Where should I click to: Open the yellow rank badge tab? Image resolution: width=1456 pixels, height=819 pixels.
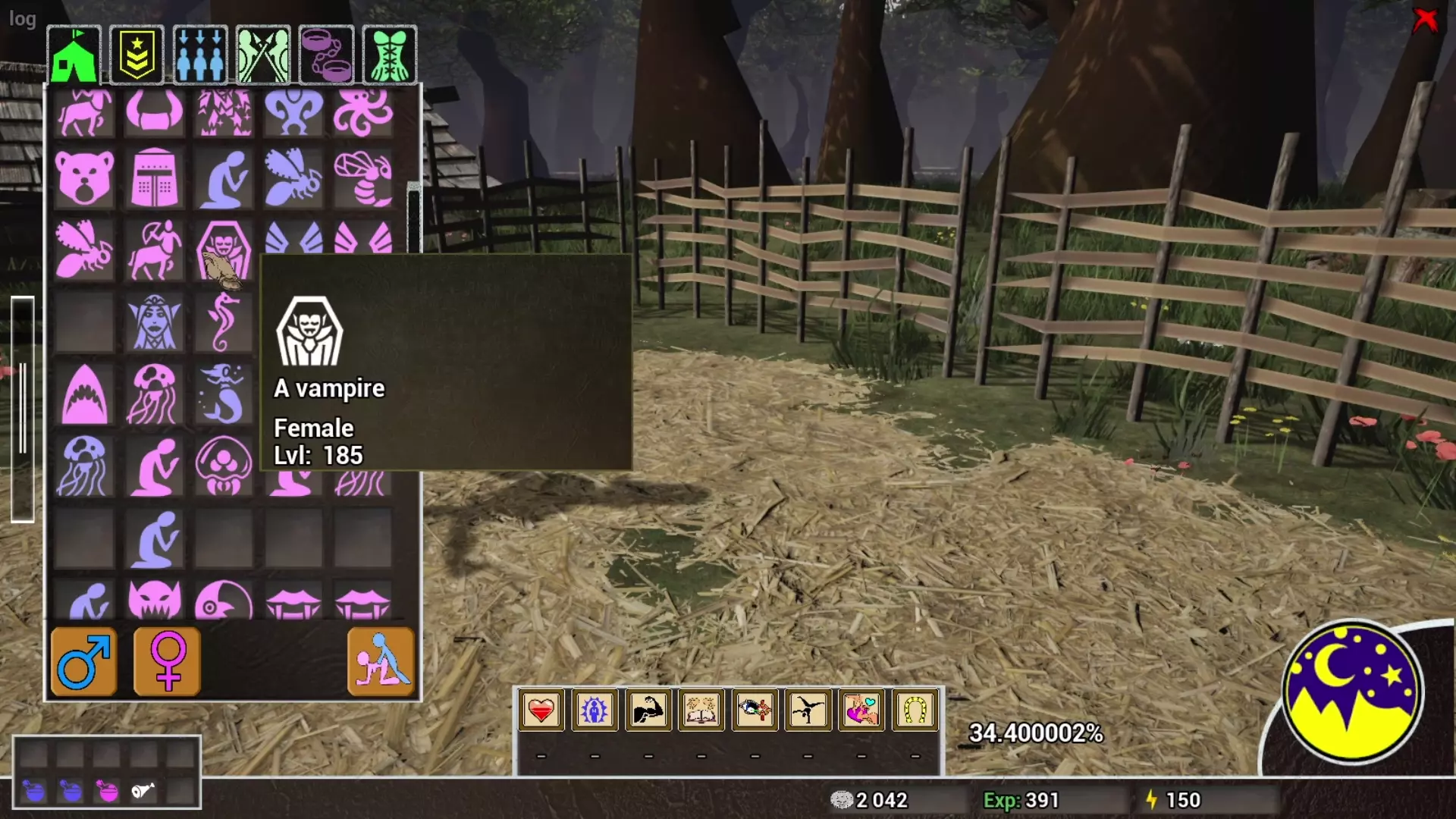(136, 55)
